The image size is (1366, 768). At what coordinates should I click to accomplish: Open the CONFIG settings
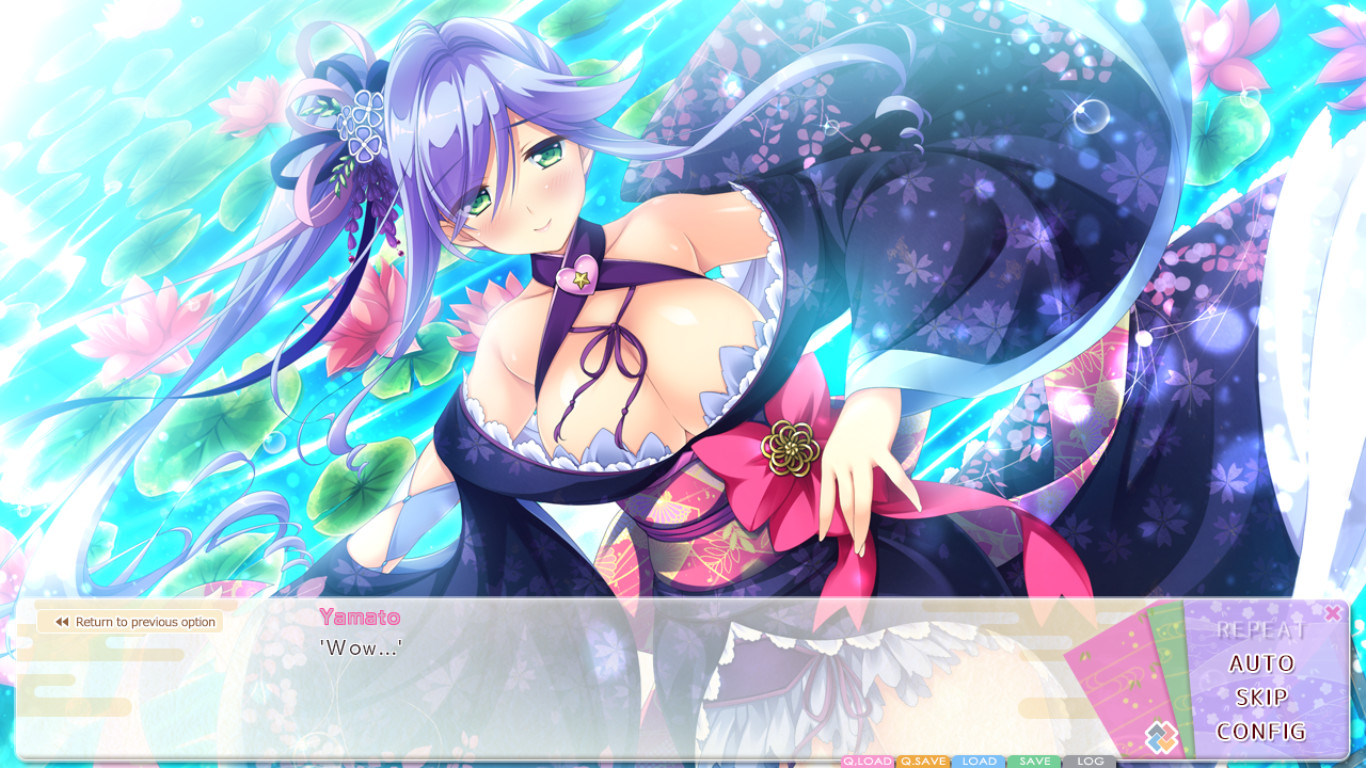point(1262,729)
